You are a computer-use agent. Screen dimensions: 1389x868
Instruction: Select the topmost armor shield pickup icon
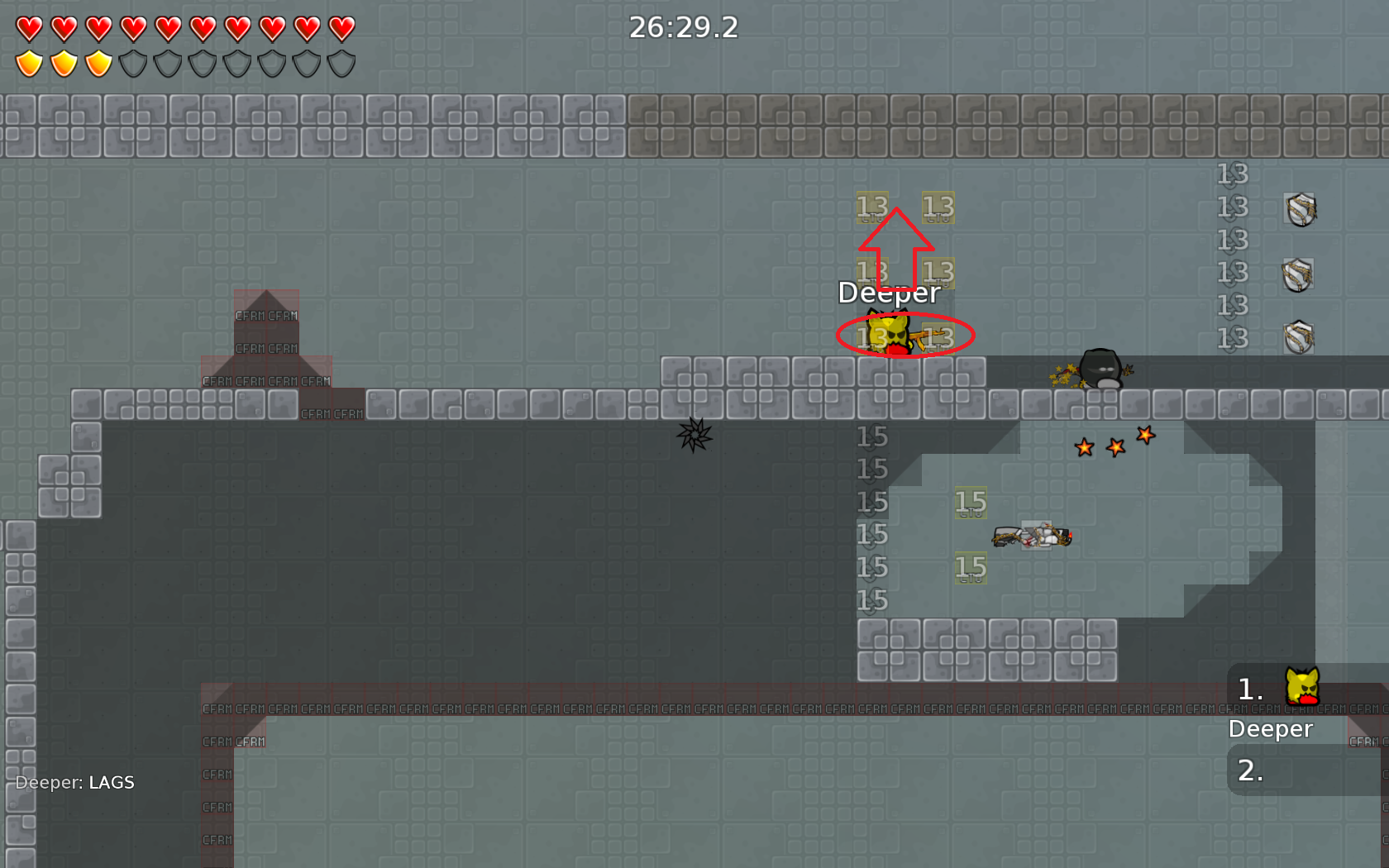[x=1300, y=208]
